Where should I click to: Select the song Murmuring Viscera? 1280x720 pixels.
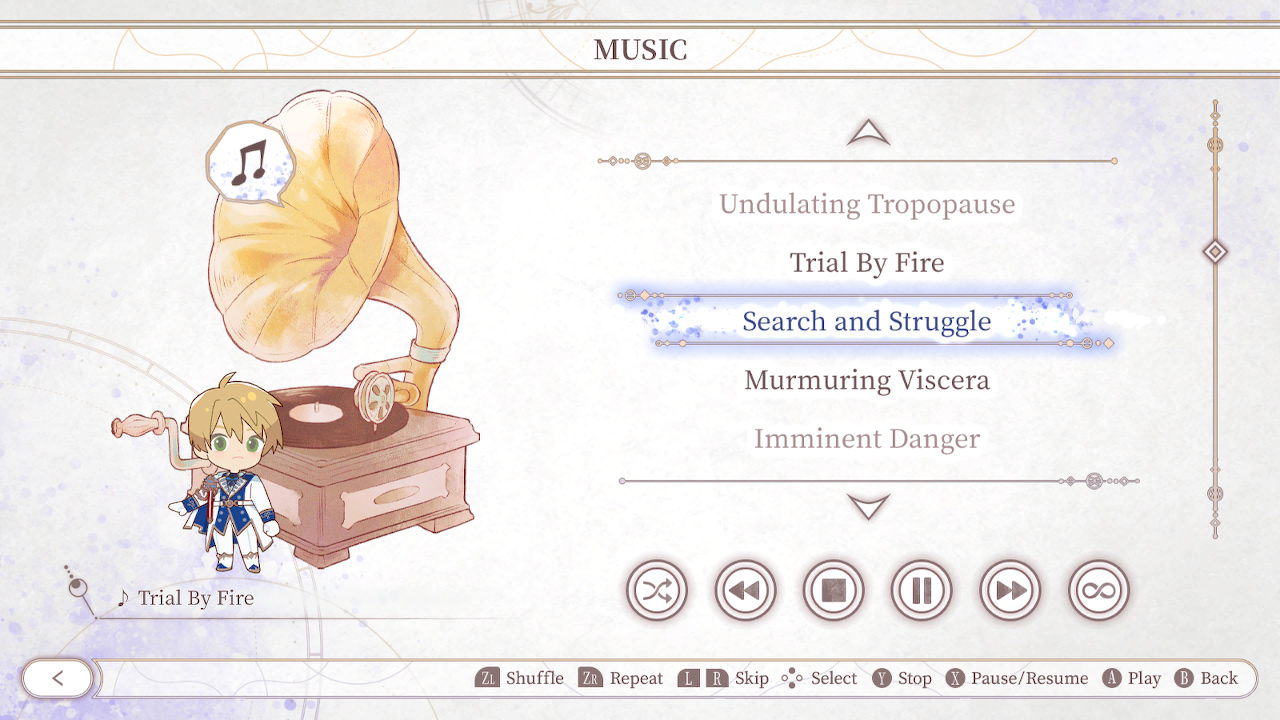click(x=866, y=380)
